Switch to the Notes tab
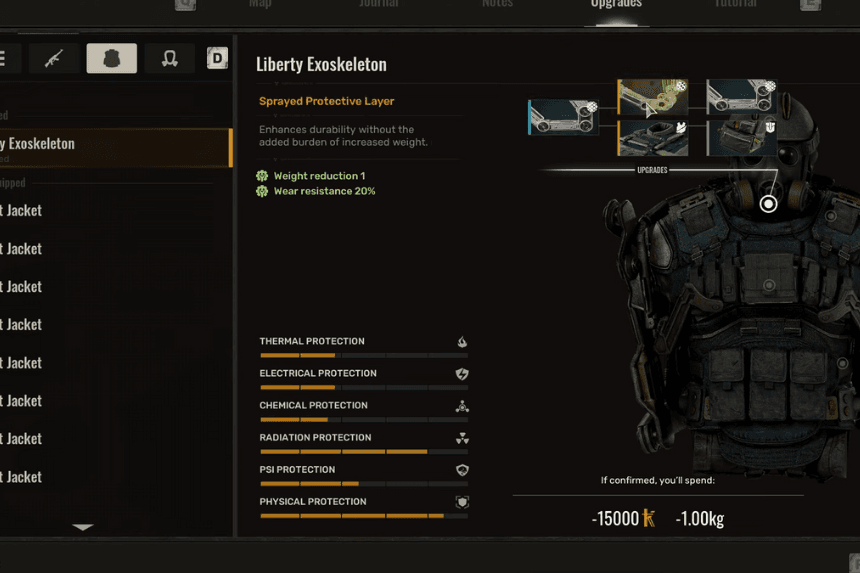The height and width of the screenshot is (573, 860). [x=497, y=4]
